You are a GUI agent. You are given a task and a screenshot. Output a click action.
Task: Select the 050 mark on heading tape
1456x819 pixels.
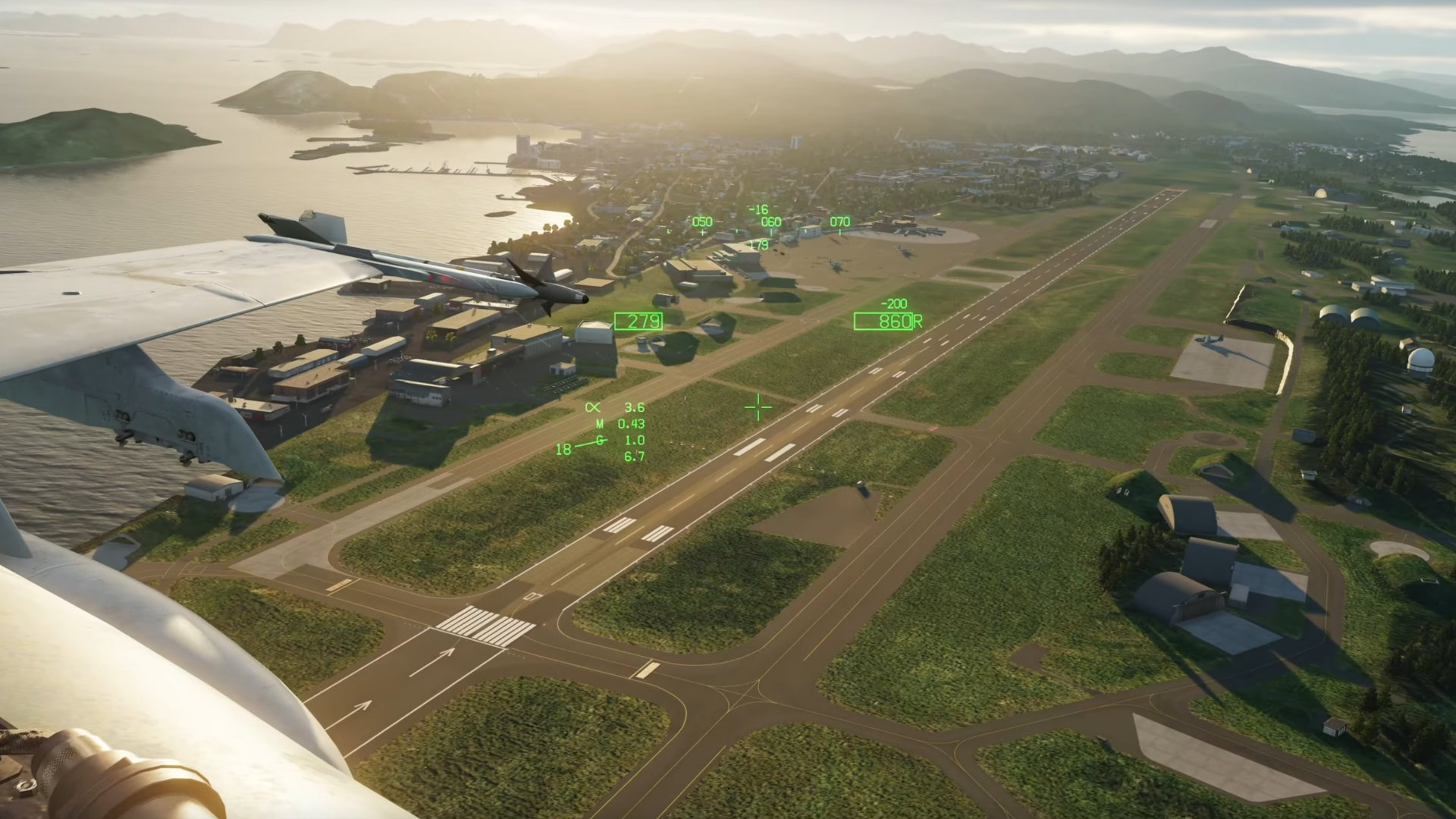[x=701, y=223]
